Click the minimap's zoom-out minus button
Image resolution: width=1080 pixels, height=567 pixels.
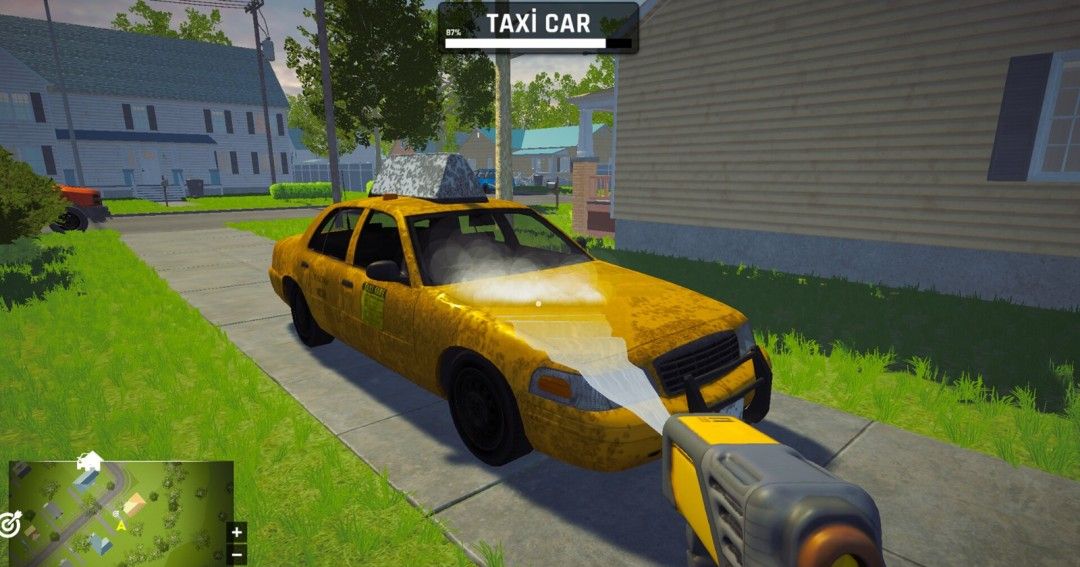(x=237, y=553)
